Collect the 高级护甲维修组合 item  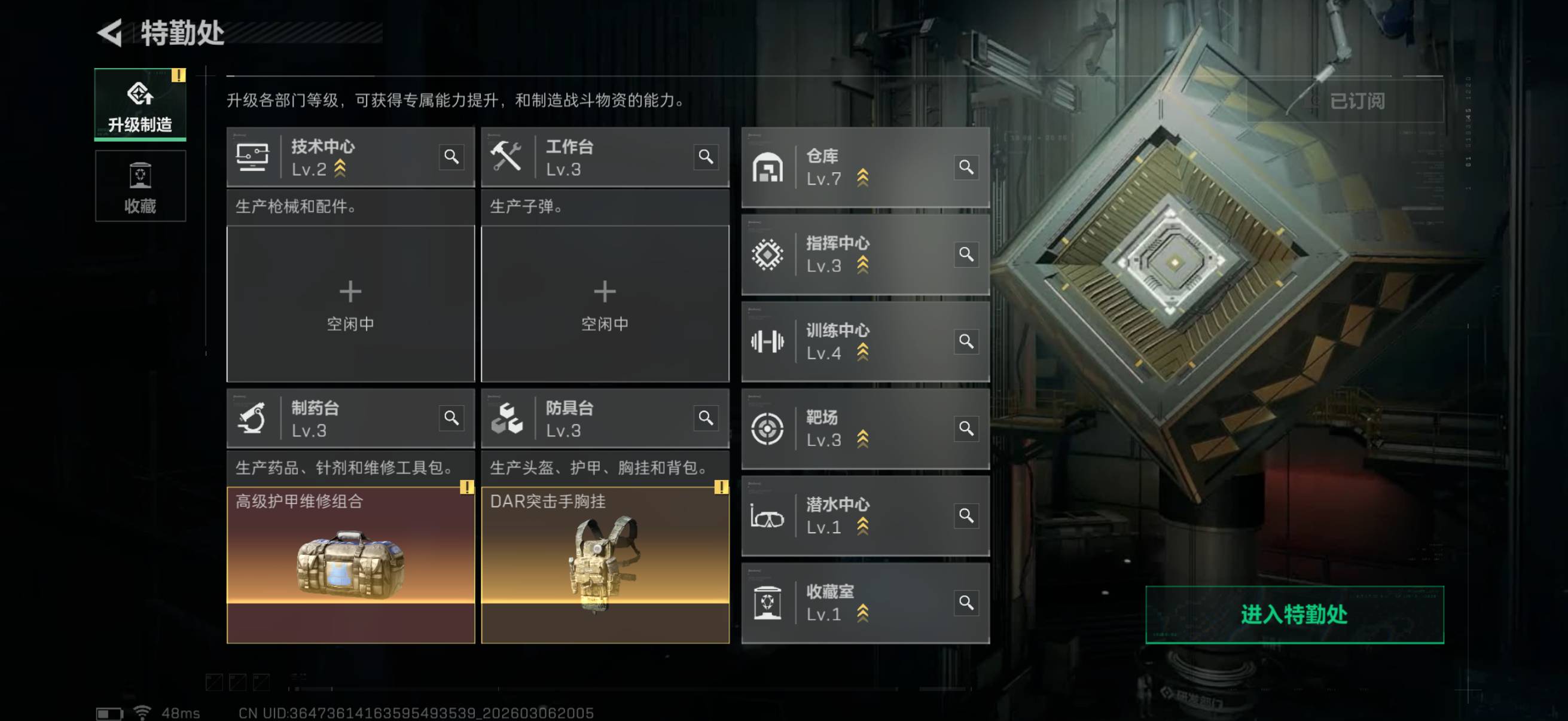click(350, 564)
